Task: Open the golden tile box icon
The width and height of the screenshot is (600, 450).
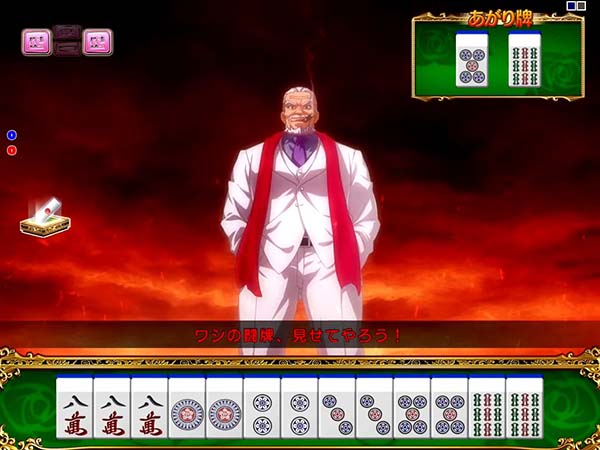Action: pos(45,217)
